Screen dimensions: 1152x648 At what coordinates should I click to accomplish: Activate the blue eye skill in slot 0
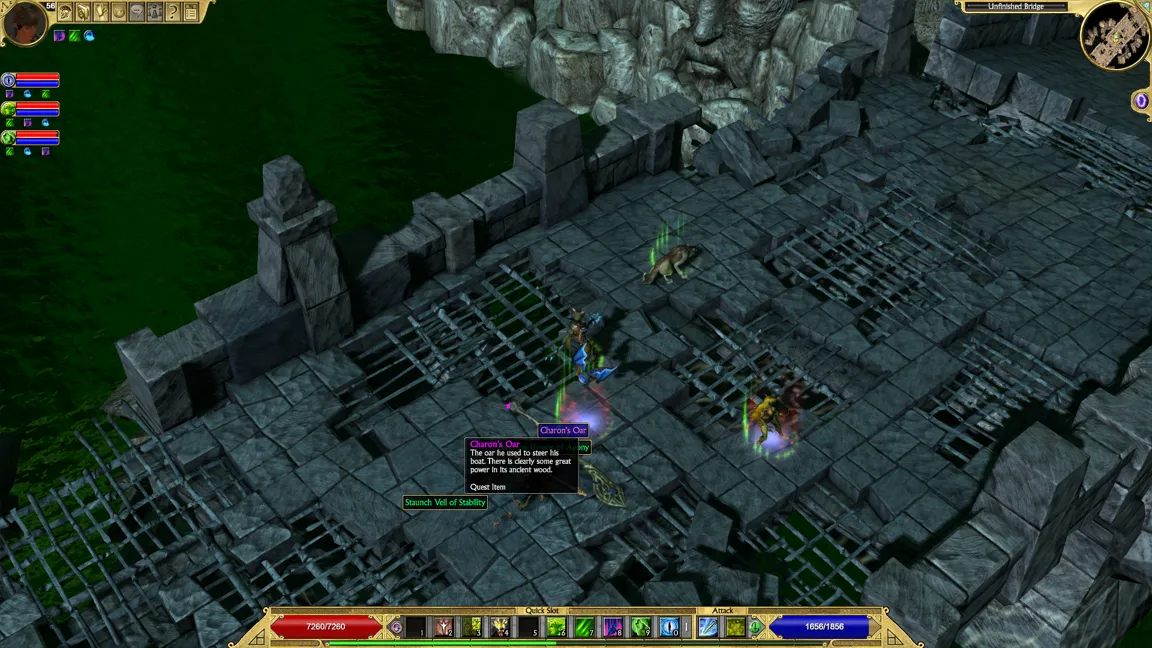[669, 627]
